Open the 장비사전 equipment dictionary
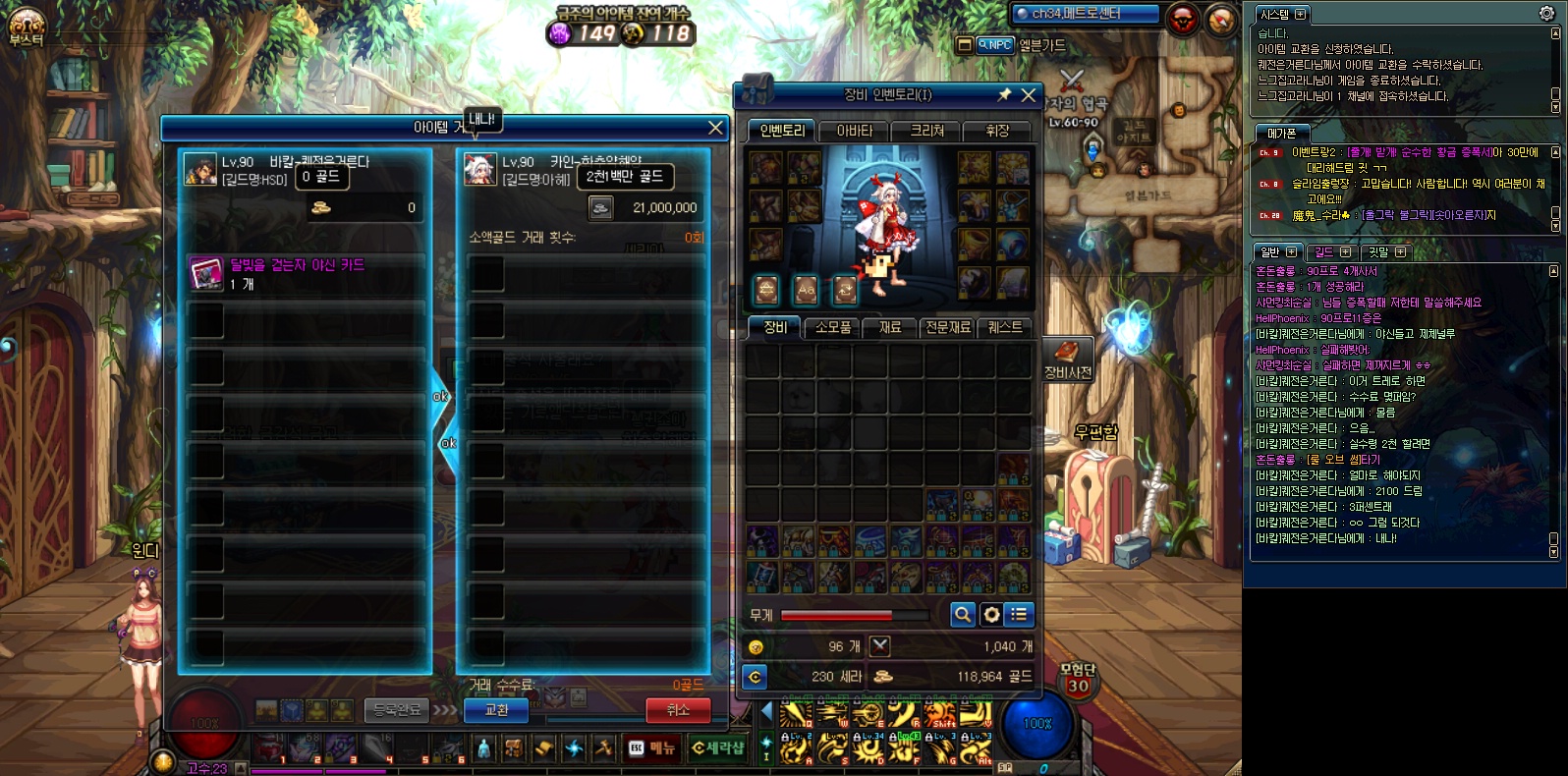The width and height of the screenshot is (1568, 776). (x=1067, y=359)
